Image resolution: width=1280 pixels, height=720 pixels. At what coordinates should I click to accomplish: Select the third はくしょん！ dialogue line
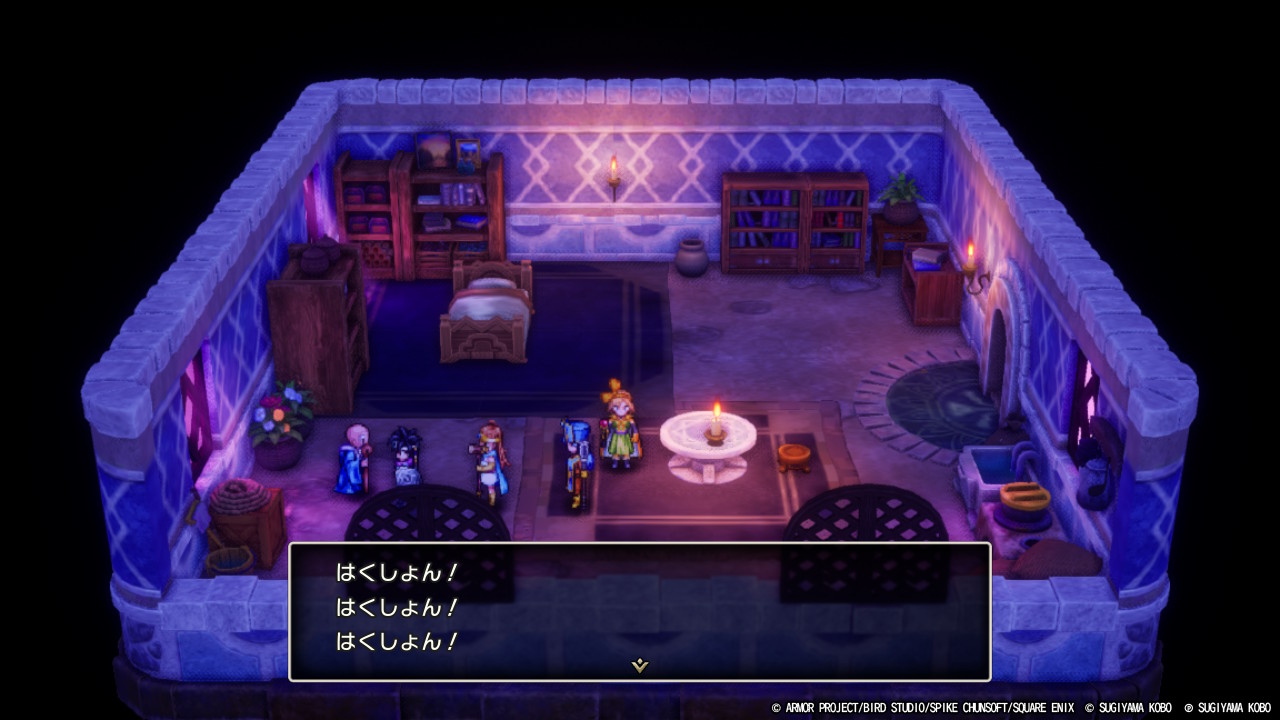point(396,640)
